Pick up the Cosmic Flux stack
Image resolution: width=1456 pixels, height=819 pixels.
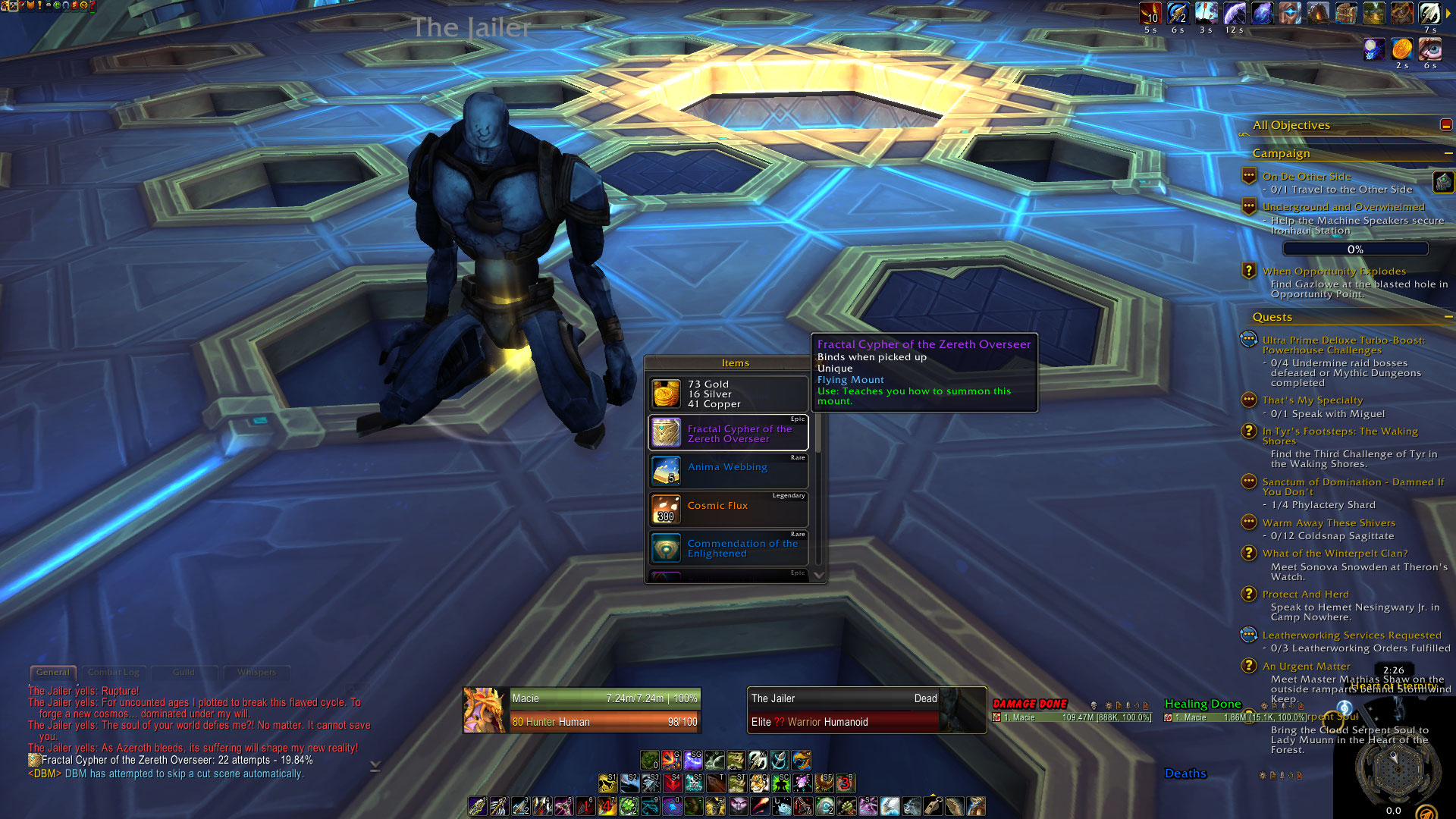(728, 509)
